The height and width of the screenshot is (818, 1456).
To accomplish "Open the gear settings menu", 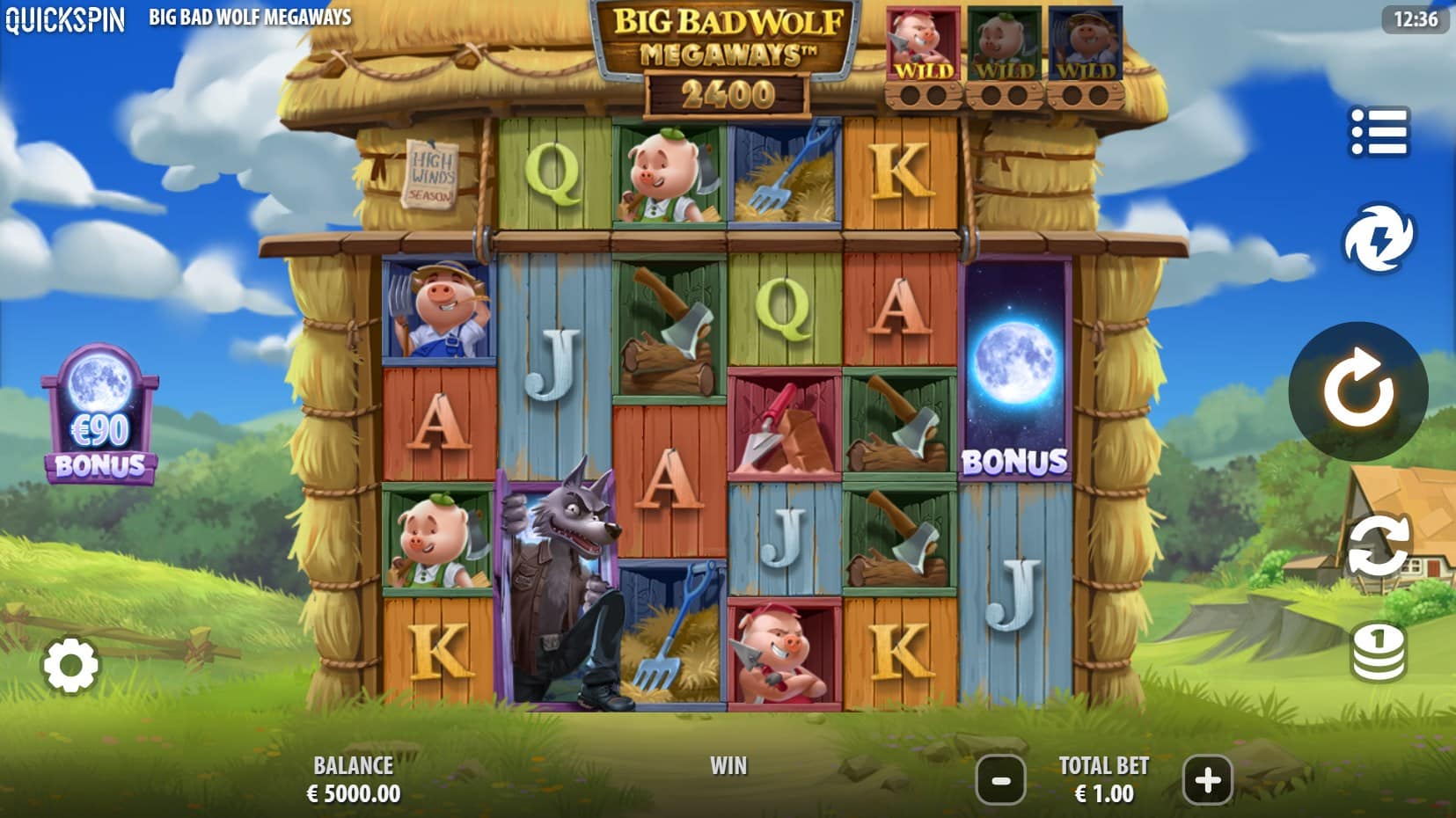I will click(70, 666).
